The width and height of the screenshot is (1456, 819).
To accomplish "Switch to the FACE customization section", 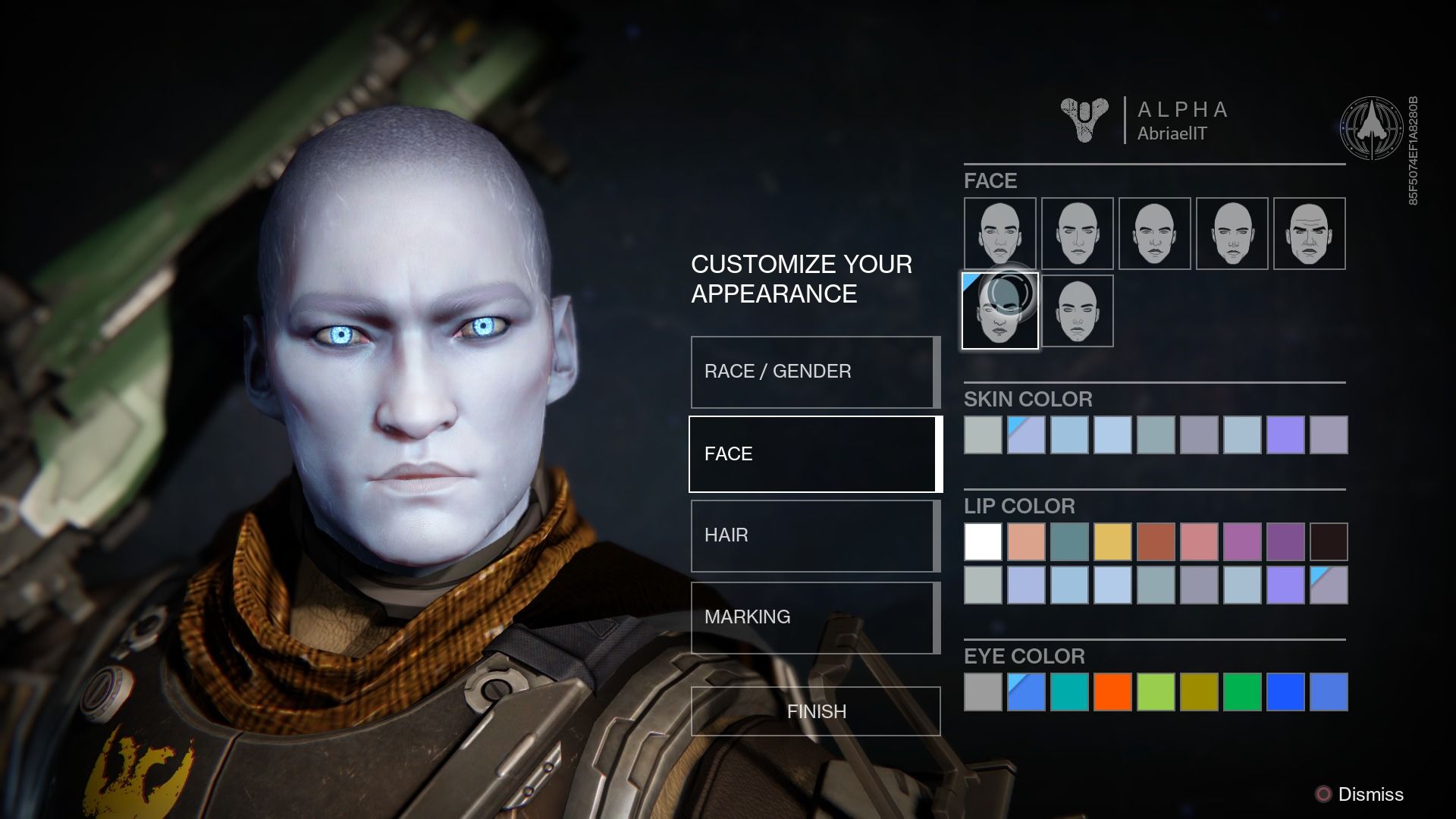I will click(814, 453).
